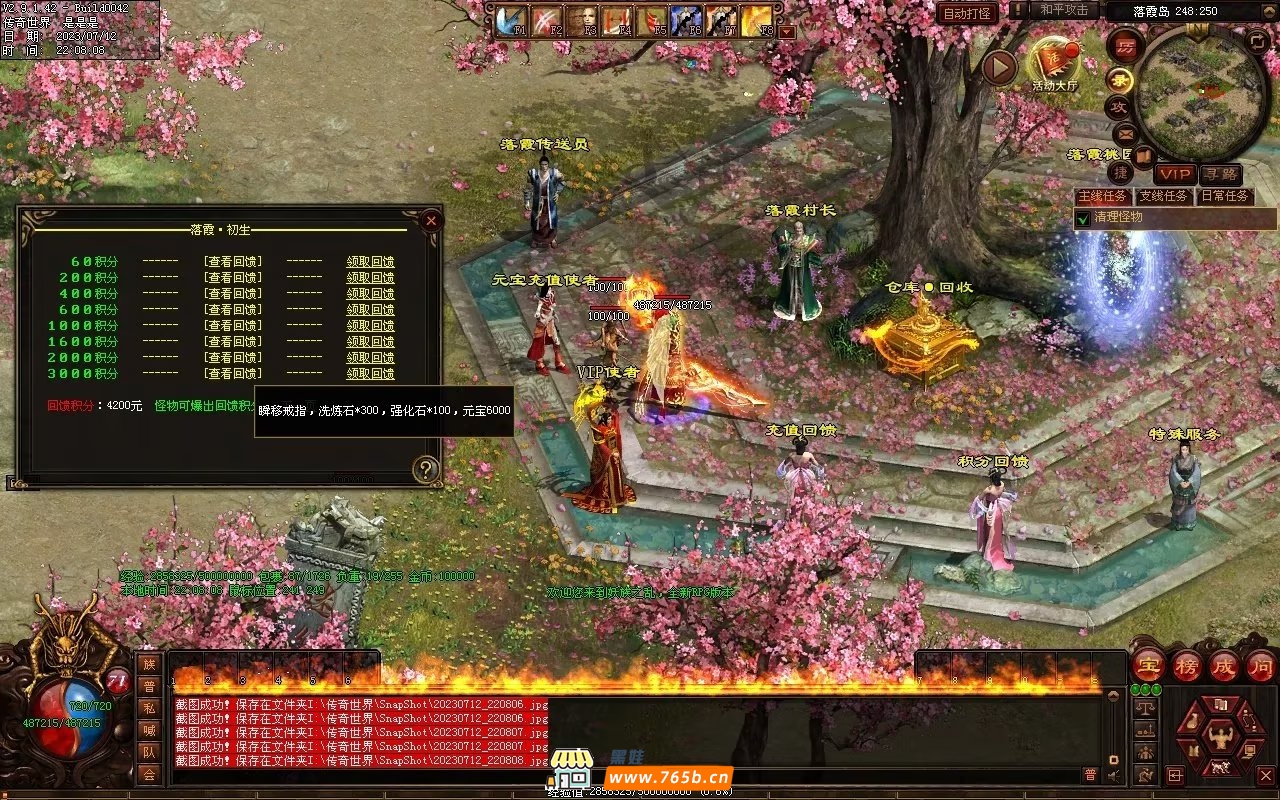Close the 落霞·初生 reward panel

pyautogui.click(x=431, y=221)
